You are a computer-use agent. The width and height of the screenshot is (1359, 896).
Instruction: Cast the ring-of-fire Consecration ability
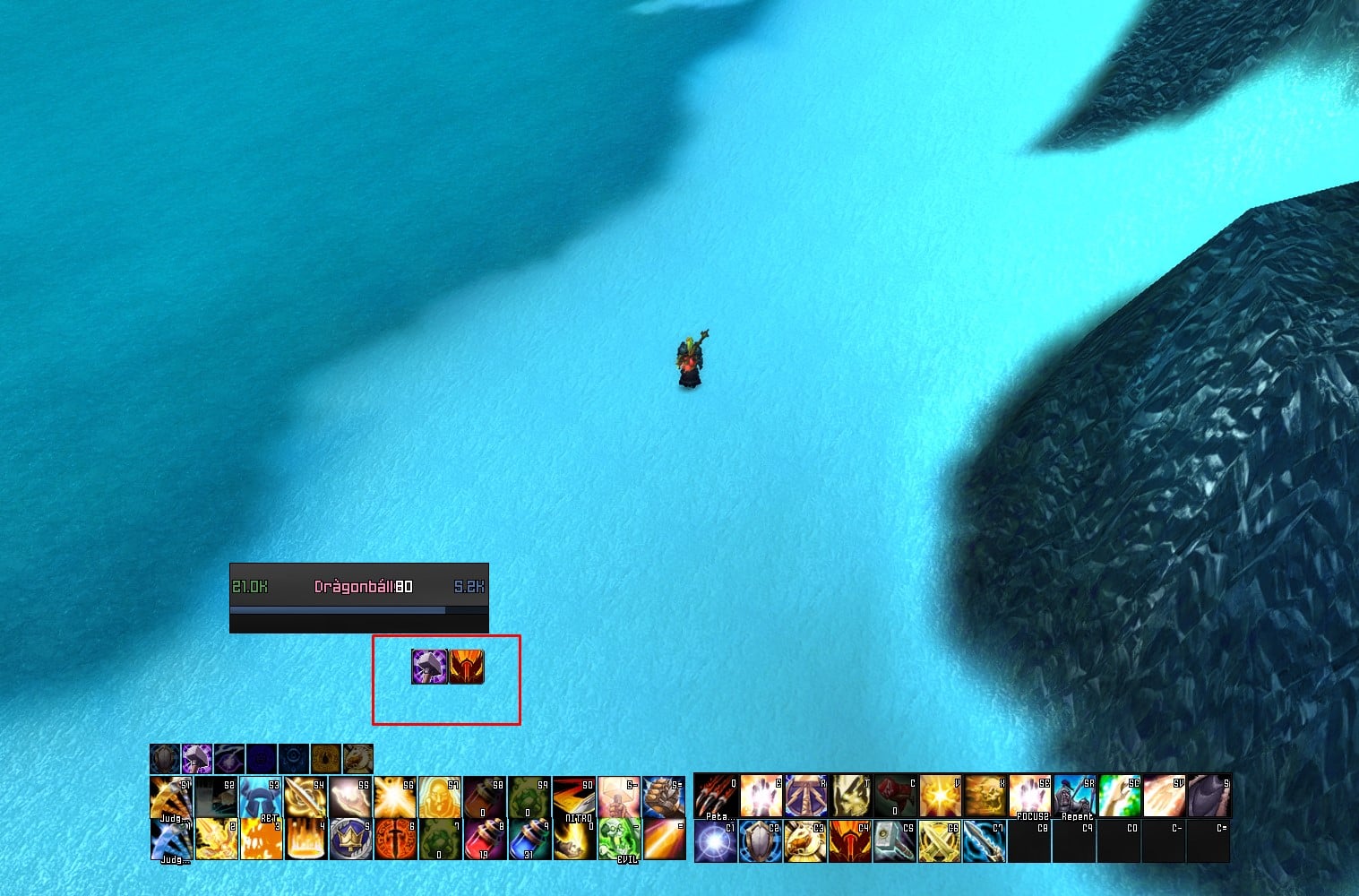coord(305,840)
